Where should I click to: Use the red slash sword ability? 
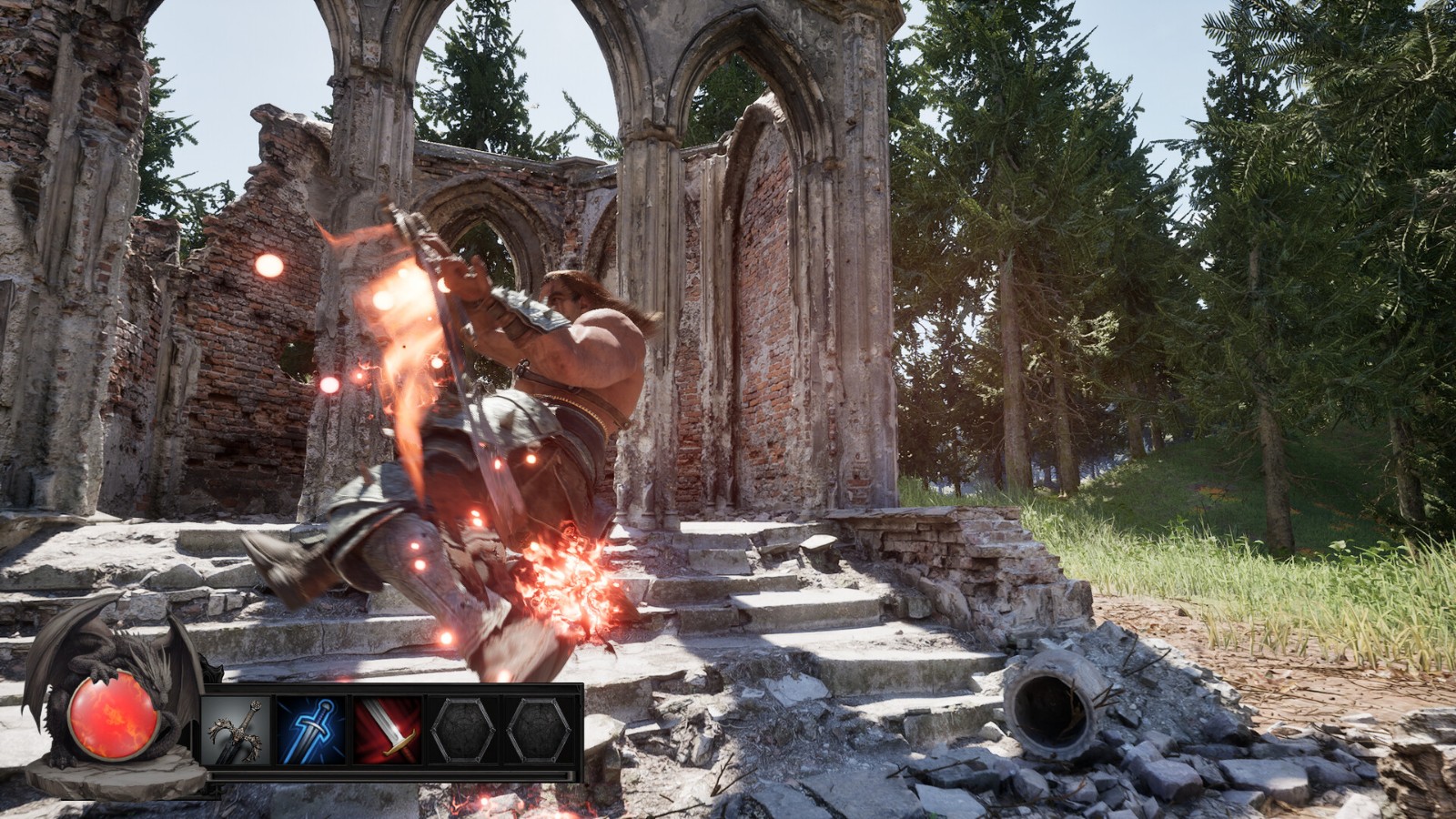pos(388,730)
